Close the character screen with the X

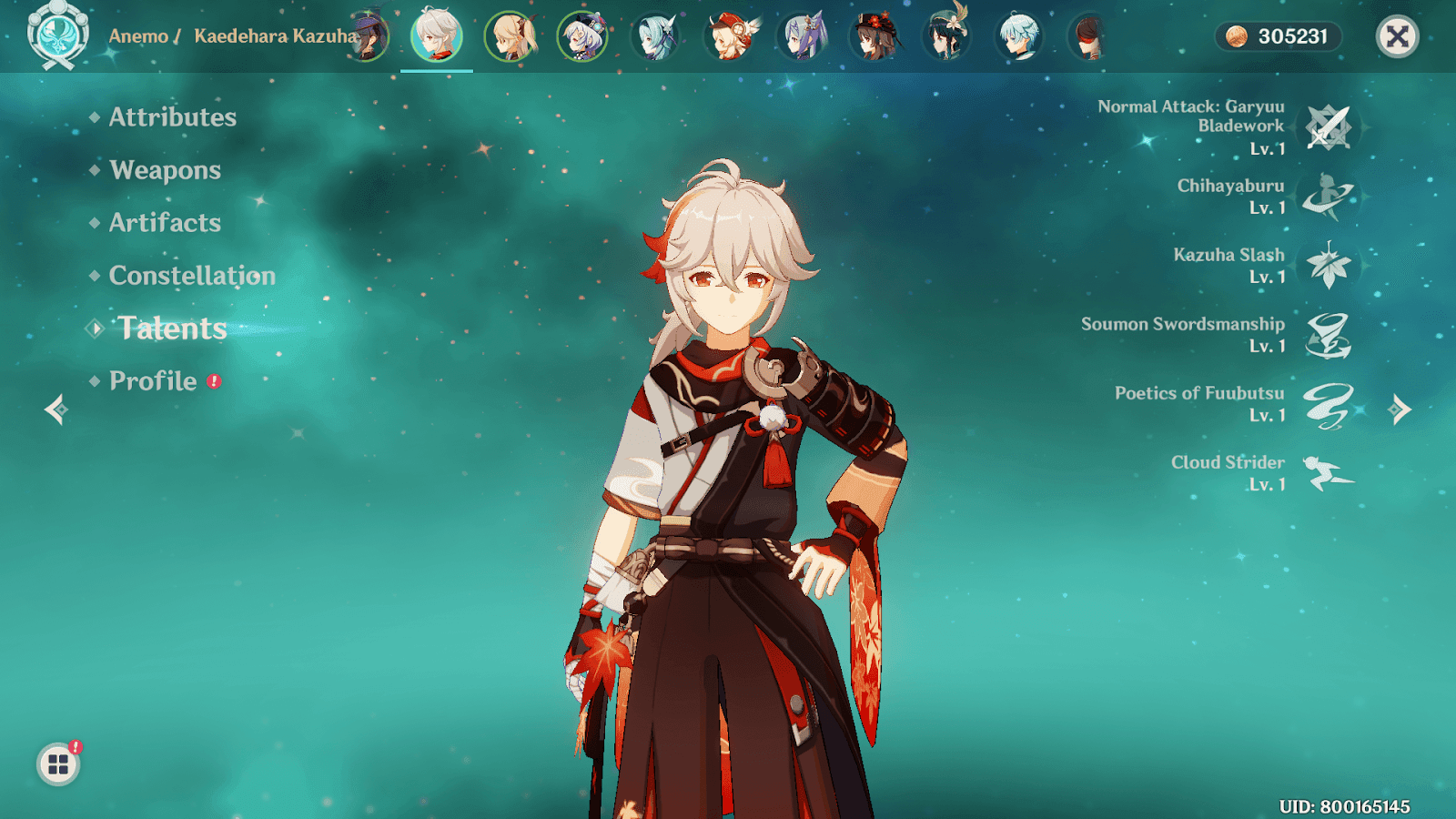click(1397, 36)
